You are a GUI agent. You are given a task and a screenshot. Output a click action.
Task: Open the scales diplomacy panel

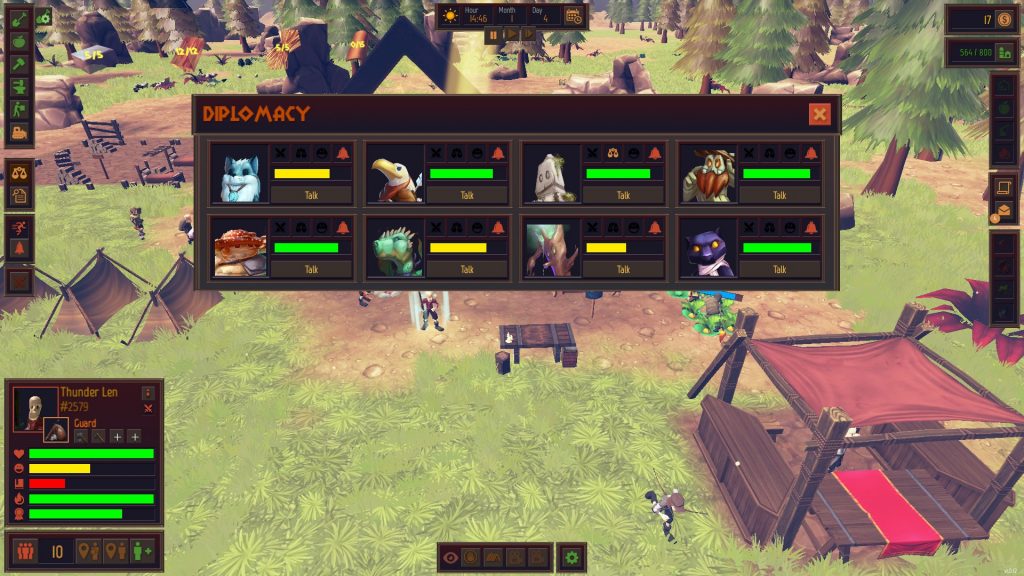pyautogui.click(x=19, y=172)
